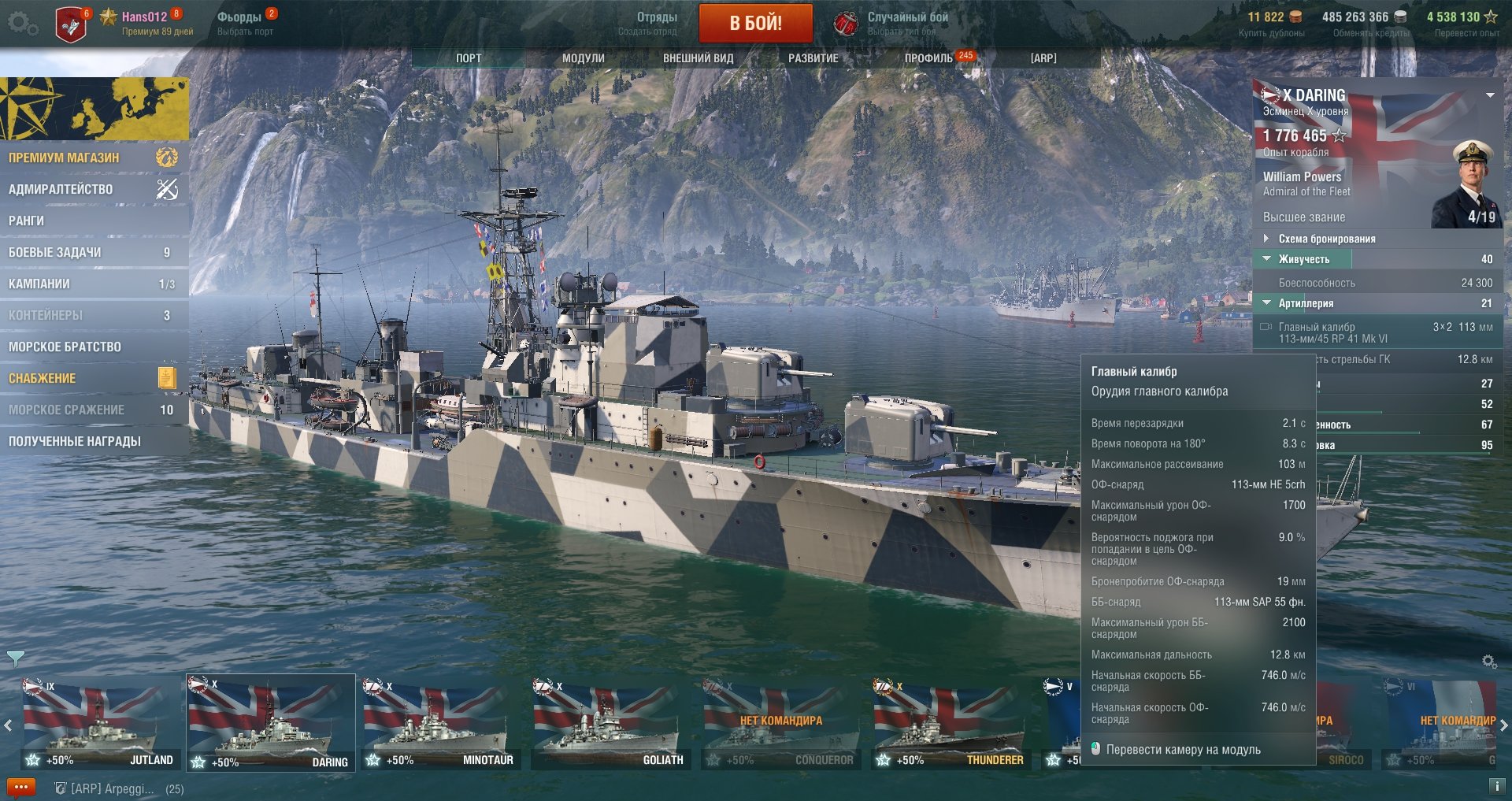
Task: Select the Thunderer ship card
Action: click(x=950, y=722)
